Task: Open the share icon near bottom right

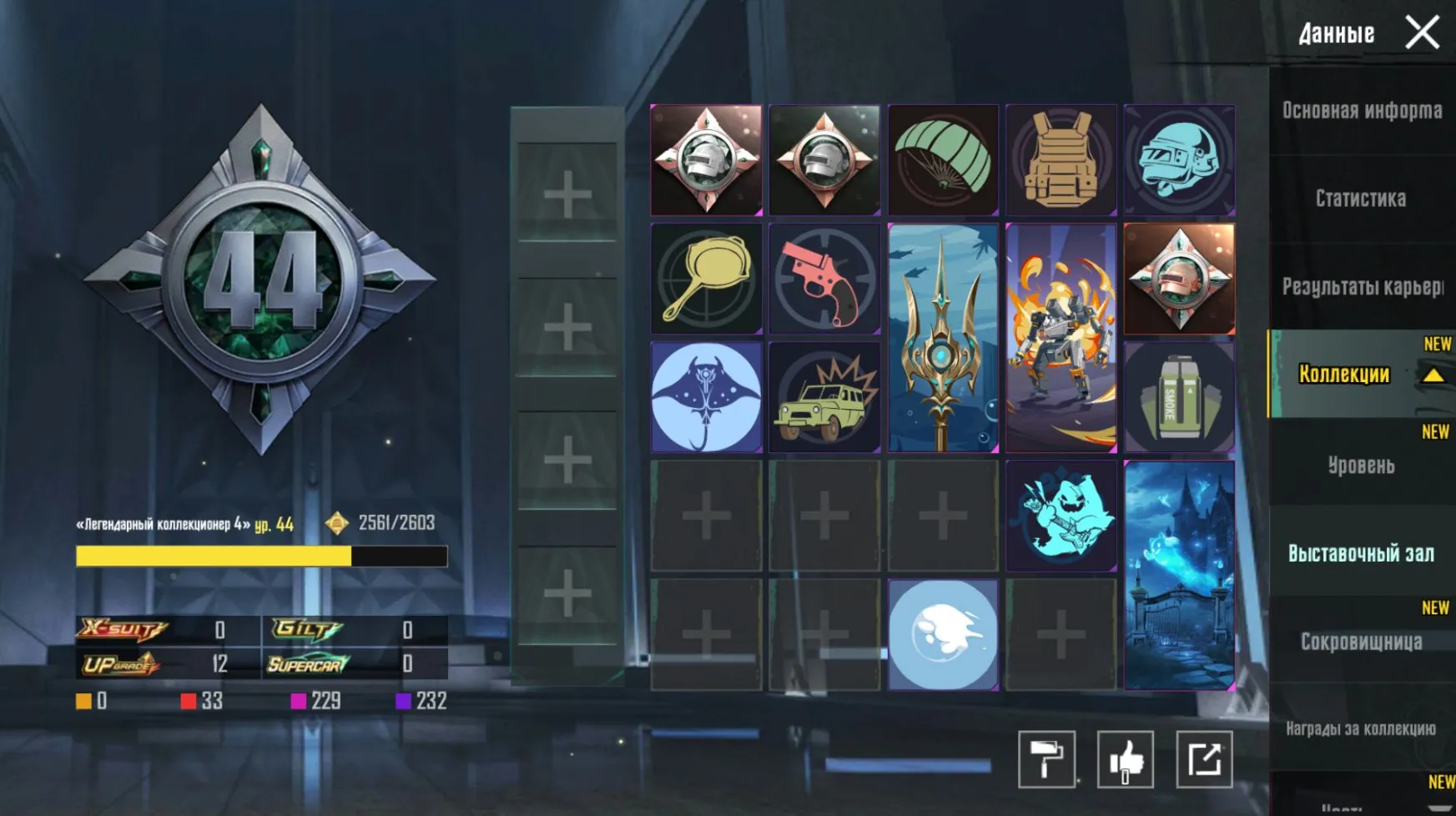Action: pos(1202,761)
